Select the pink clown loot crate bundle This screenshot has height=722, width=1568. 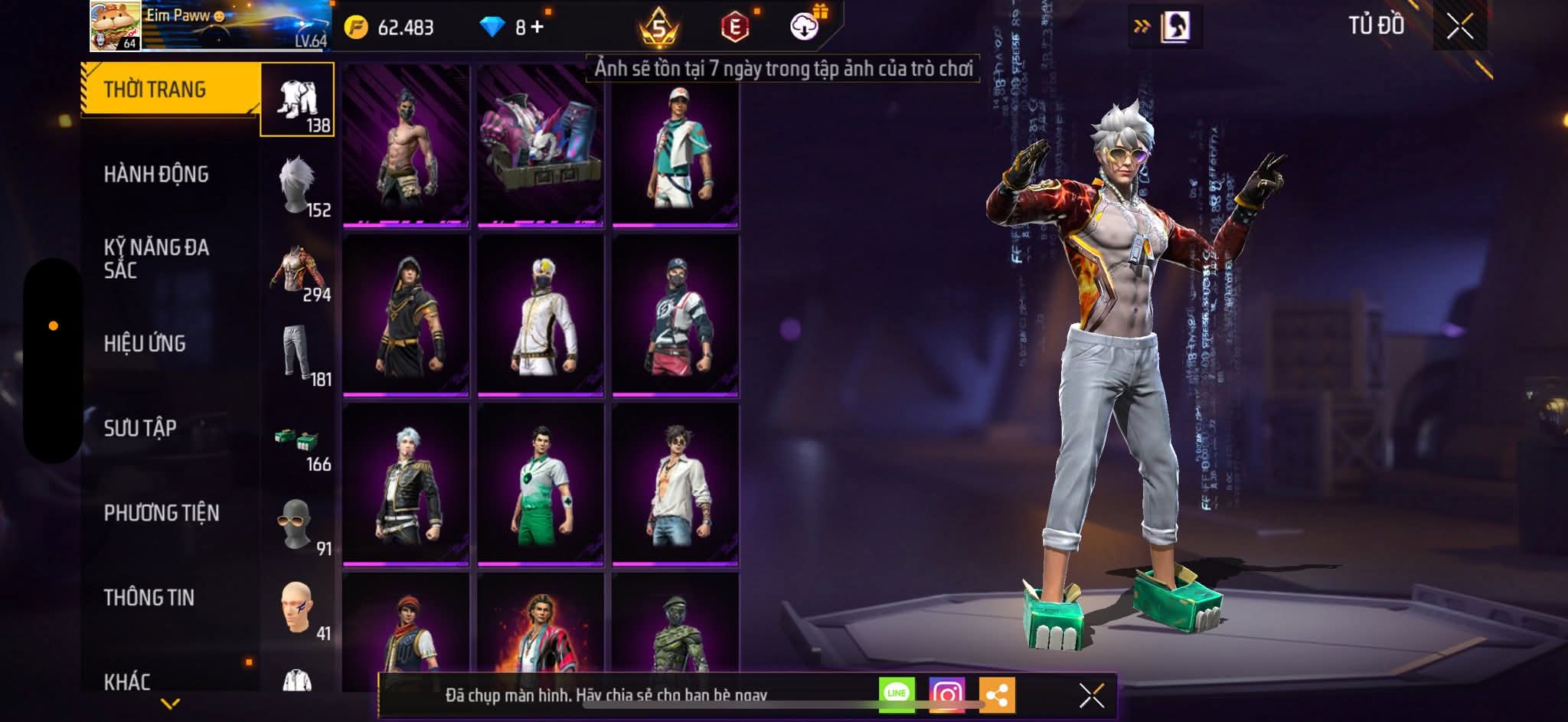click(x=541, y=145)
